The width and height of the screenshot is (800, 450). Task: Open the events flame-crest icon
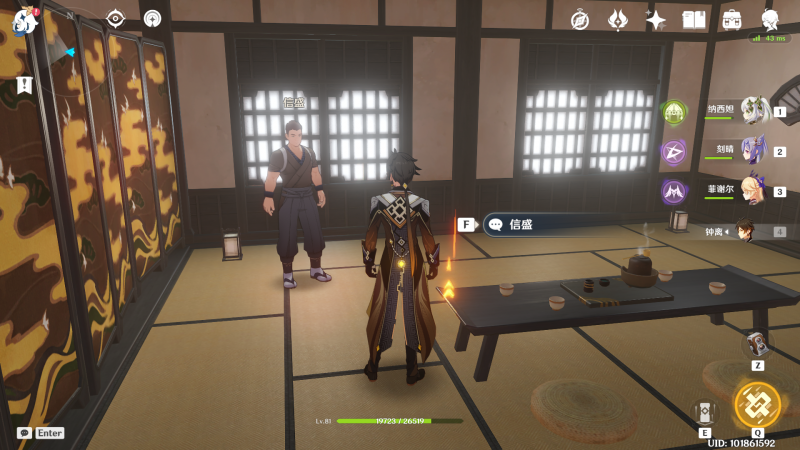click(x=618, y=19)
